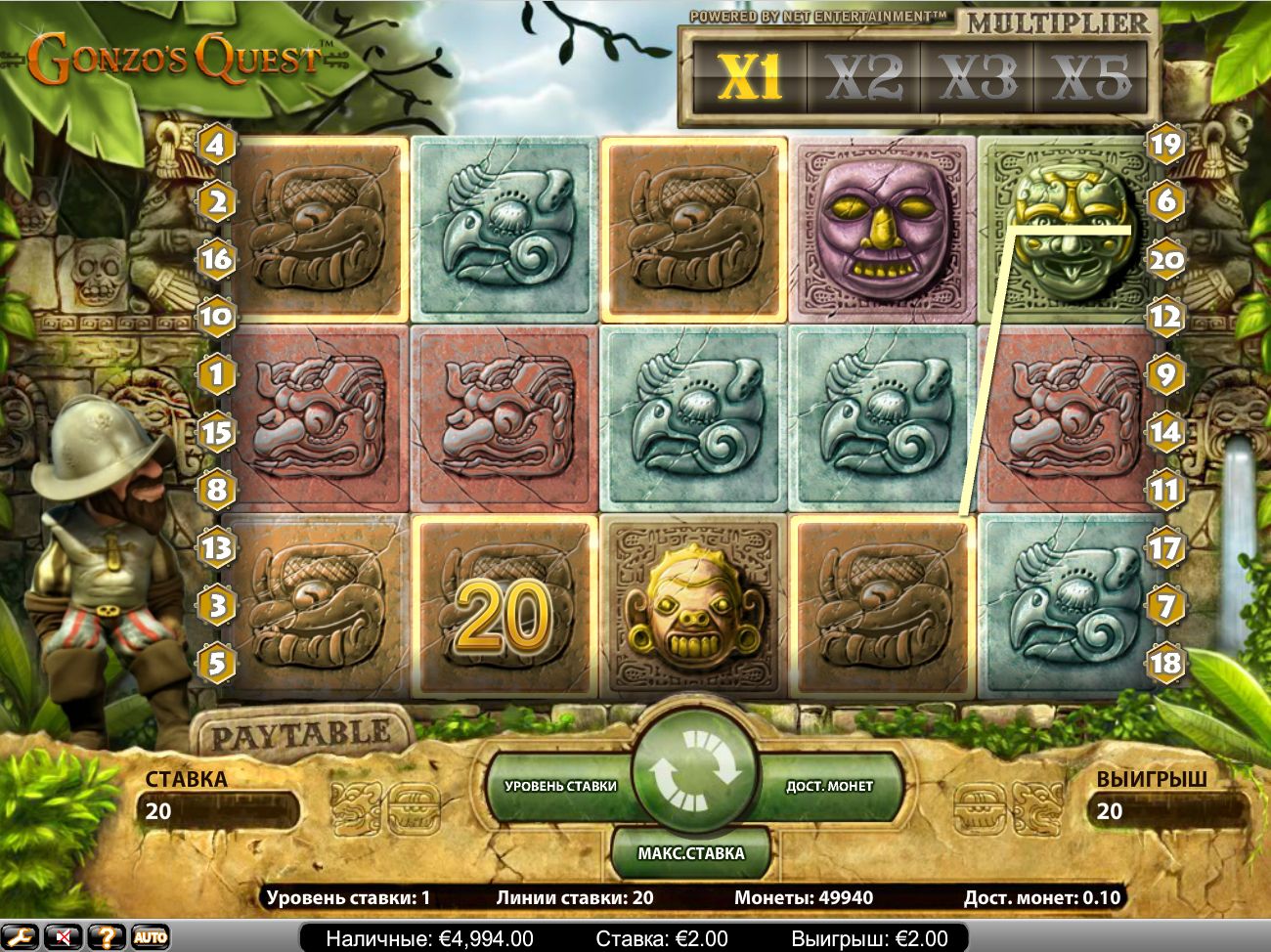This screenshot has width=1271, height=952.
Task: Select payline number 4 marker
Action: 216,146
